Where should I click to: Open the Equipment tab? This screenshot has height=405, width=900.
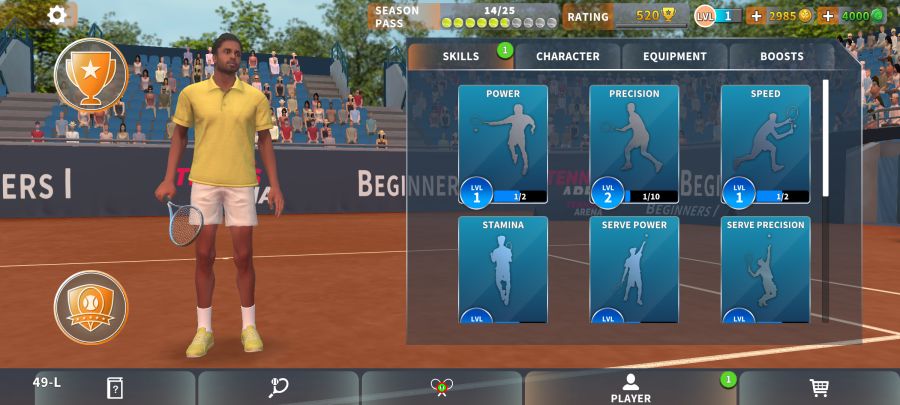tap(675, 57)
